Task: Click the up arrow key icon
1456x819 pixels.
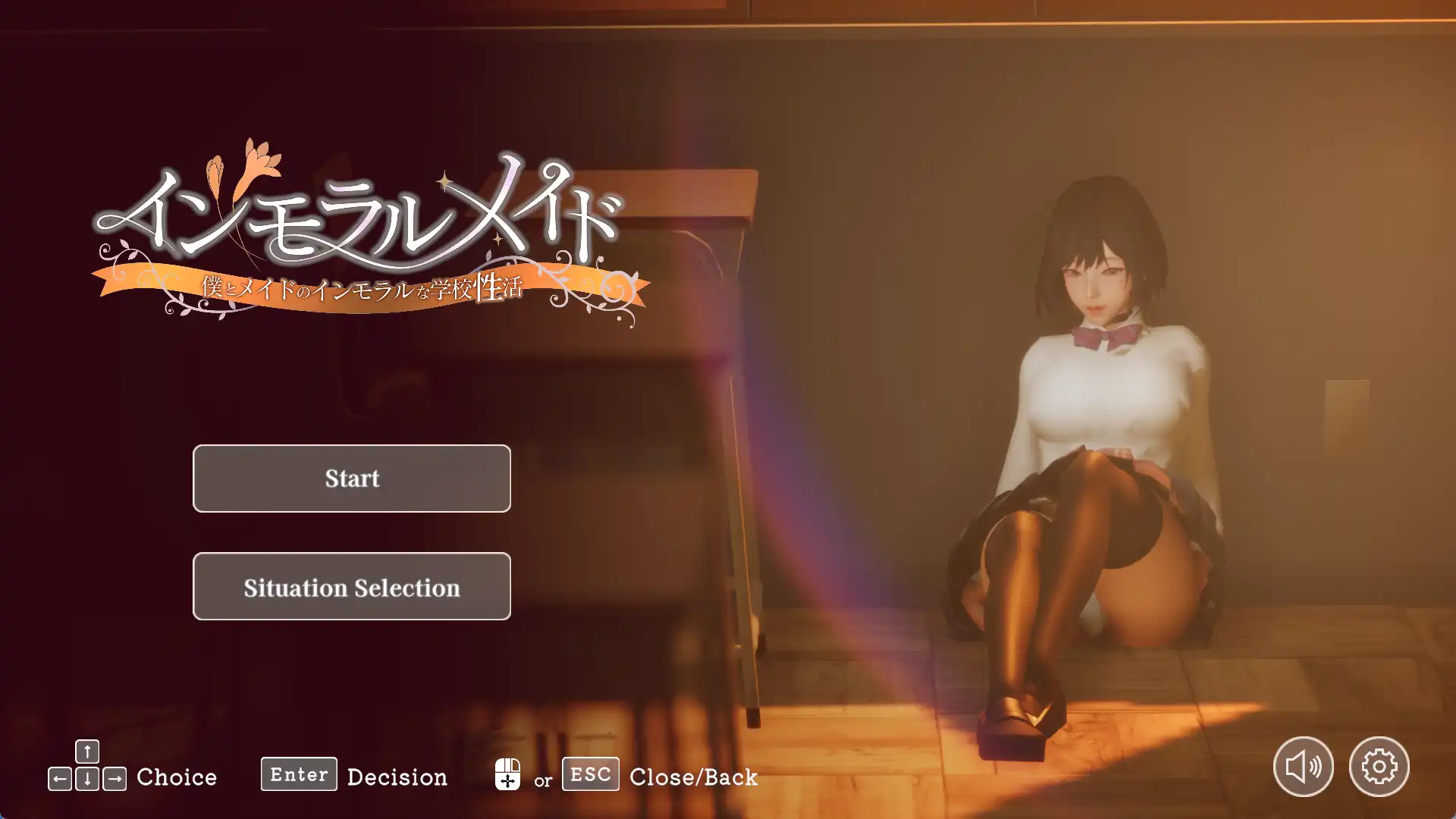Action: pyautogui.click(x=86, y=750)
